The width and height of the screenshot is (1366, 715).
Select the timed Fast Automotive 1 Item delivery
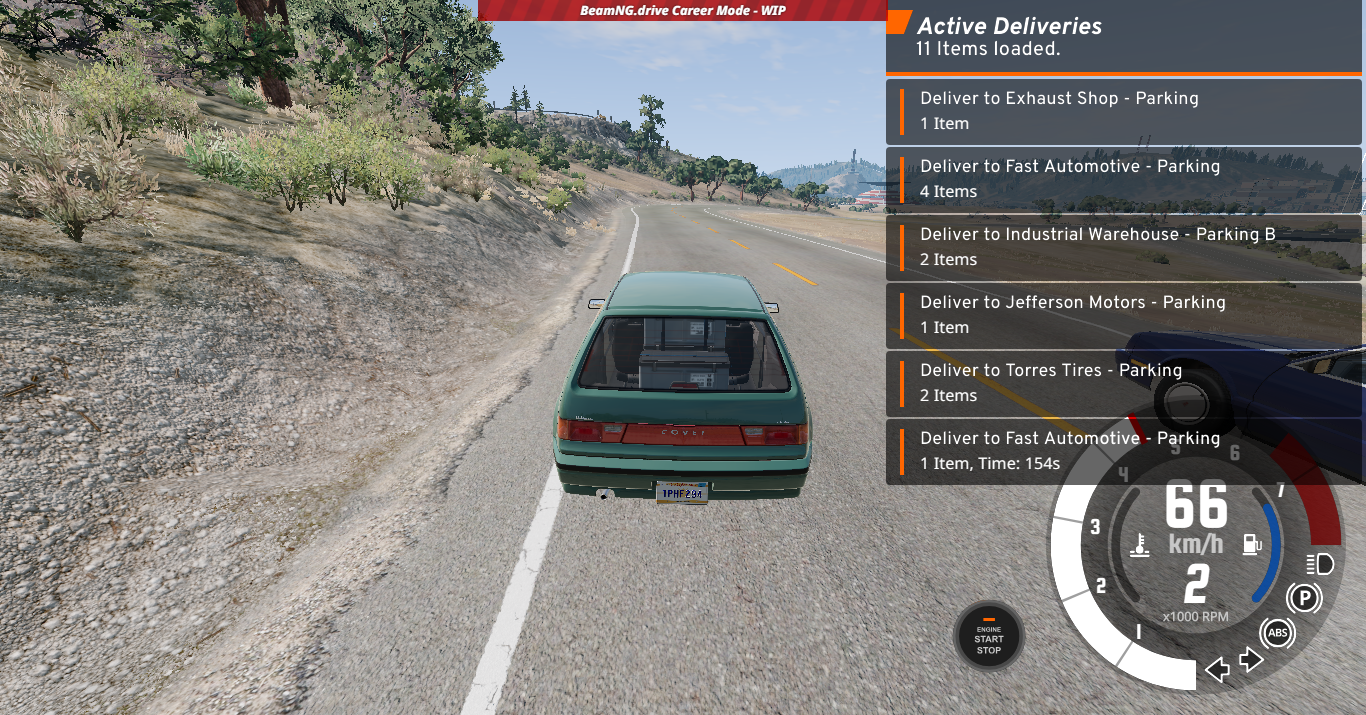click(x=1123, y=451)
